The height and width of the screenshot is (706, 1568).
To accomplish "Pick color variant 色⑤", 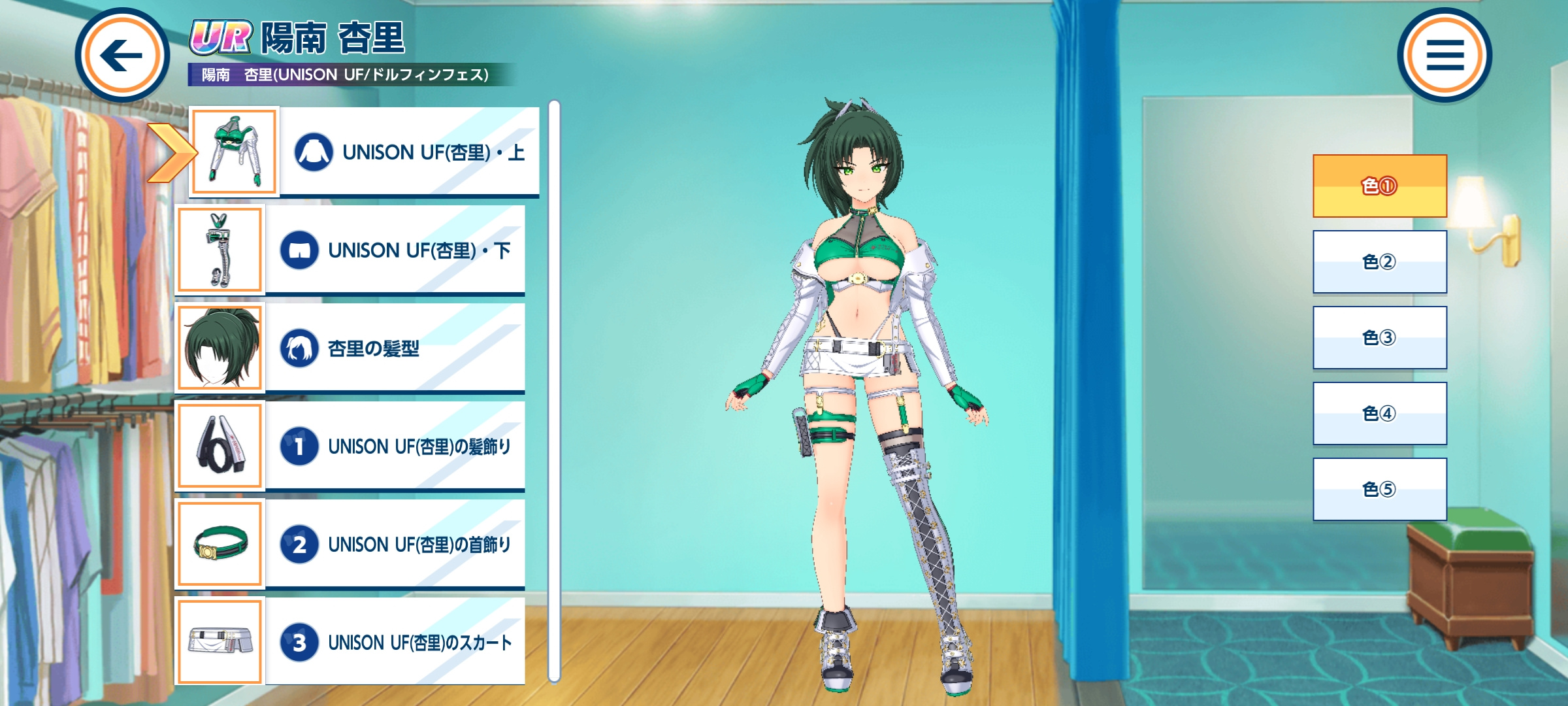I will click(x=1380, y=489).
